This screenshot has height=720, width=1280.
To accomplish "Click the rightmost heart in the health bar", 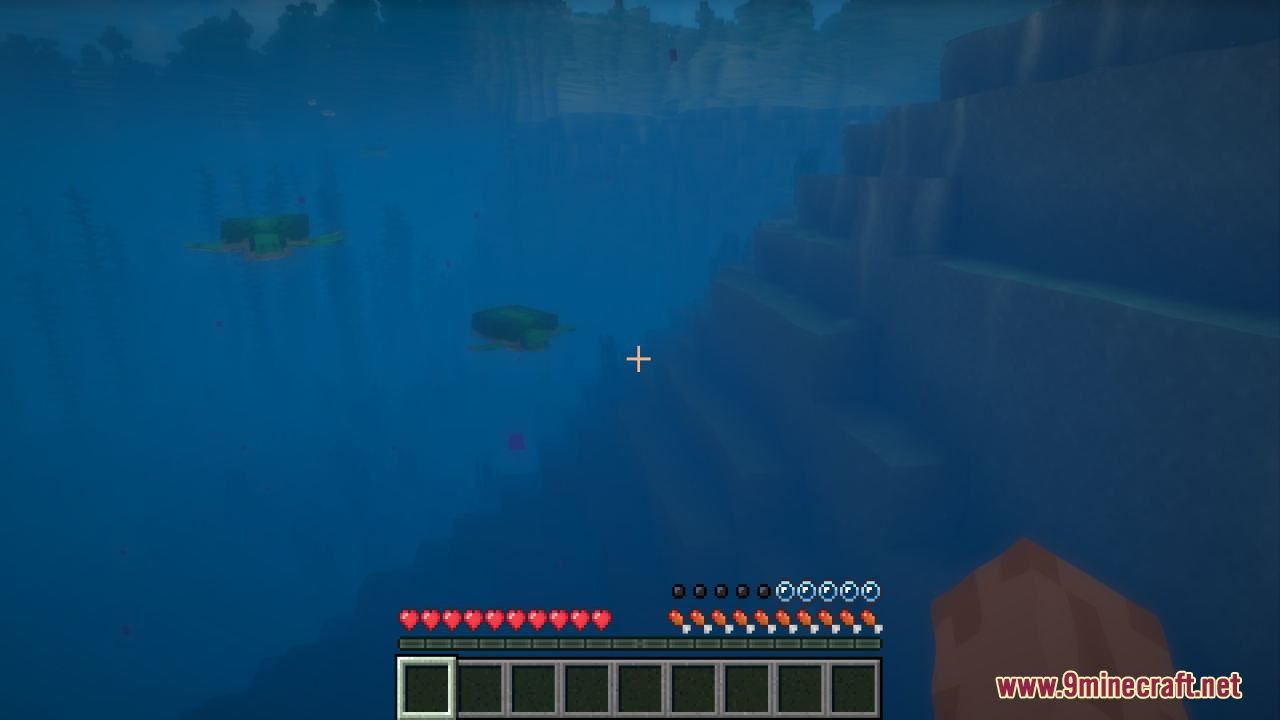I will 600,617.
